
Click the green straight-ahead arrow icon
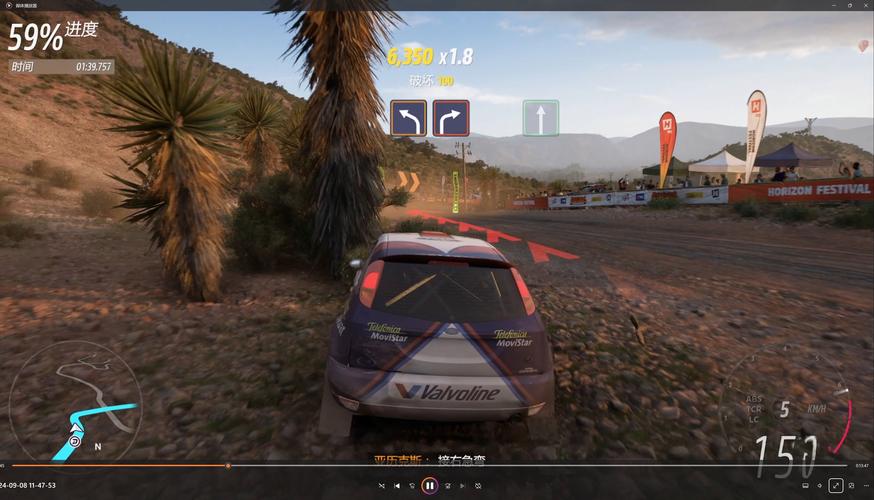coord(540,118)
